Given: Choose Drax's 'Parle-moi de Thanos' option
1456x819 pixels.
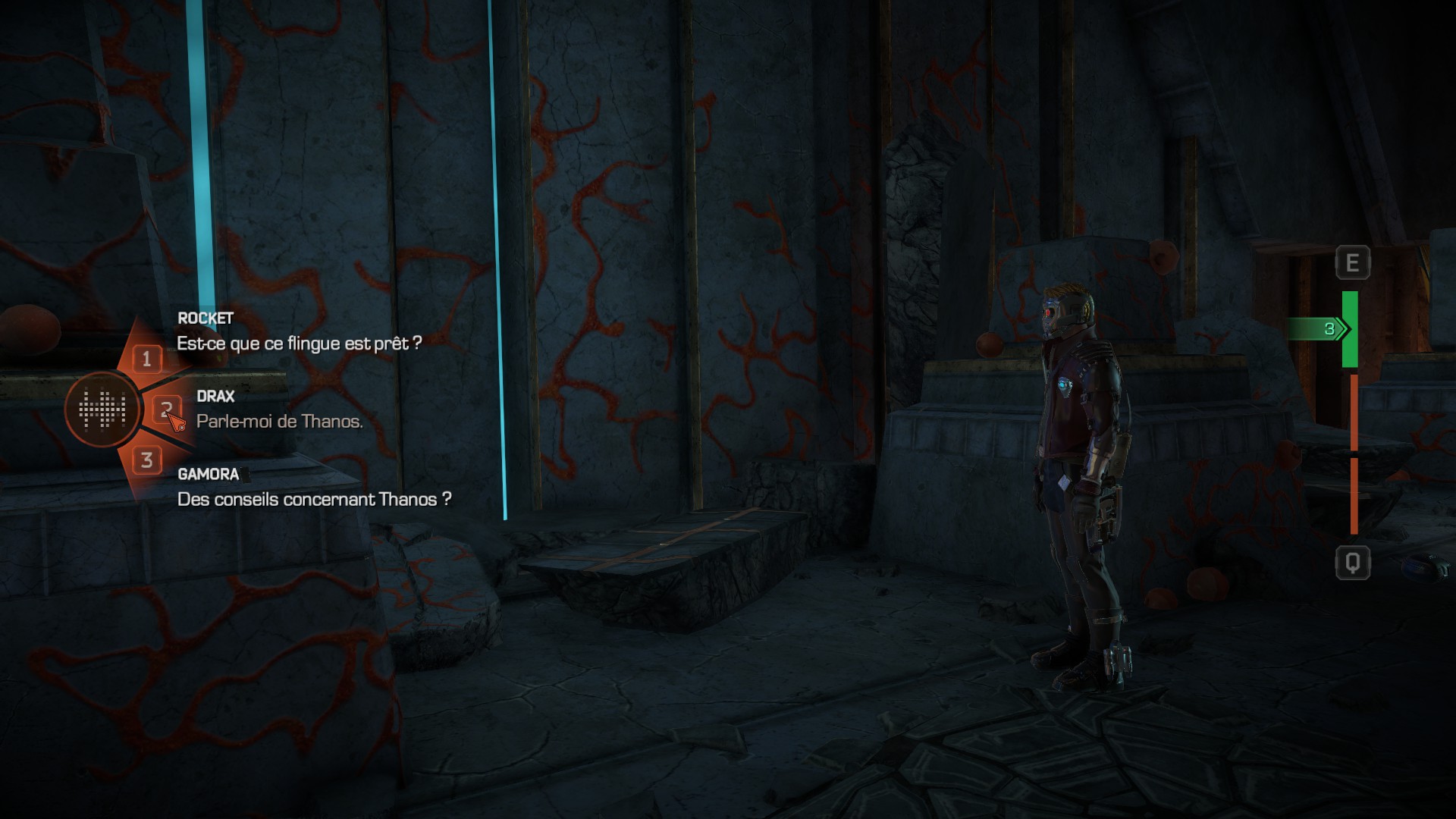Looking at the screenshot, I should tap(279, 422).
